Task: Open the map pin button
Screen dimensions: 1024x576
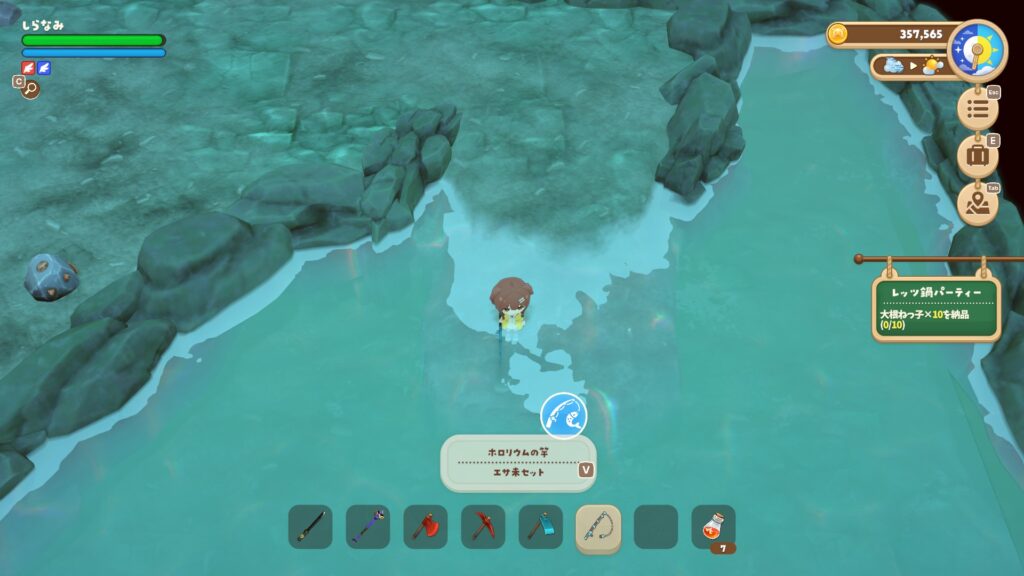Action: tap(977, 204)
